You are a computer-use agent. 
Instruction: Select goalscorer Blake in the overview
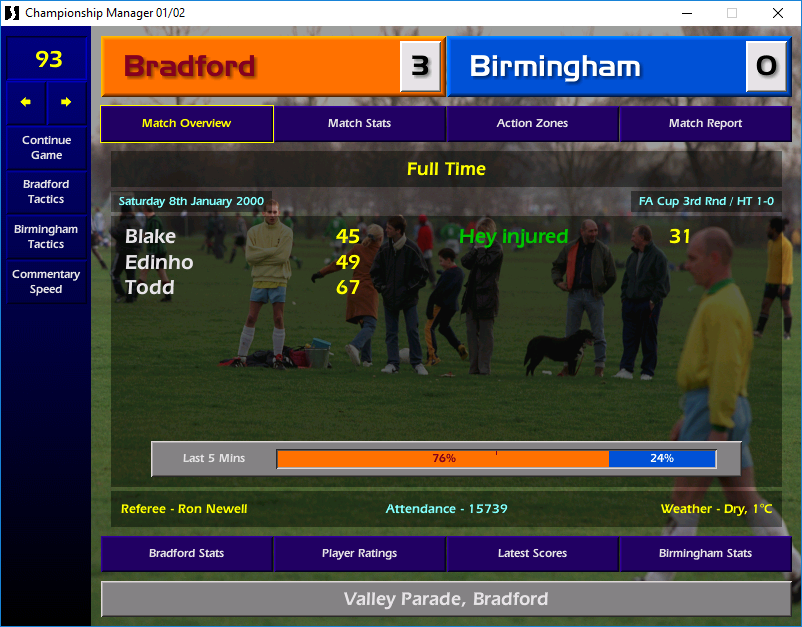point(150,237)
